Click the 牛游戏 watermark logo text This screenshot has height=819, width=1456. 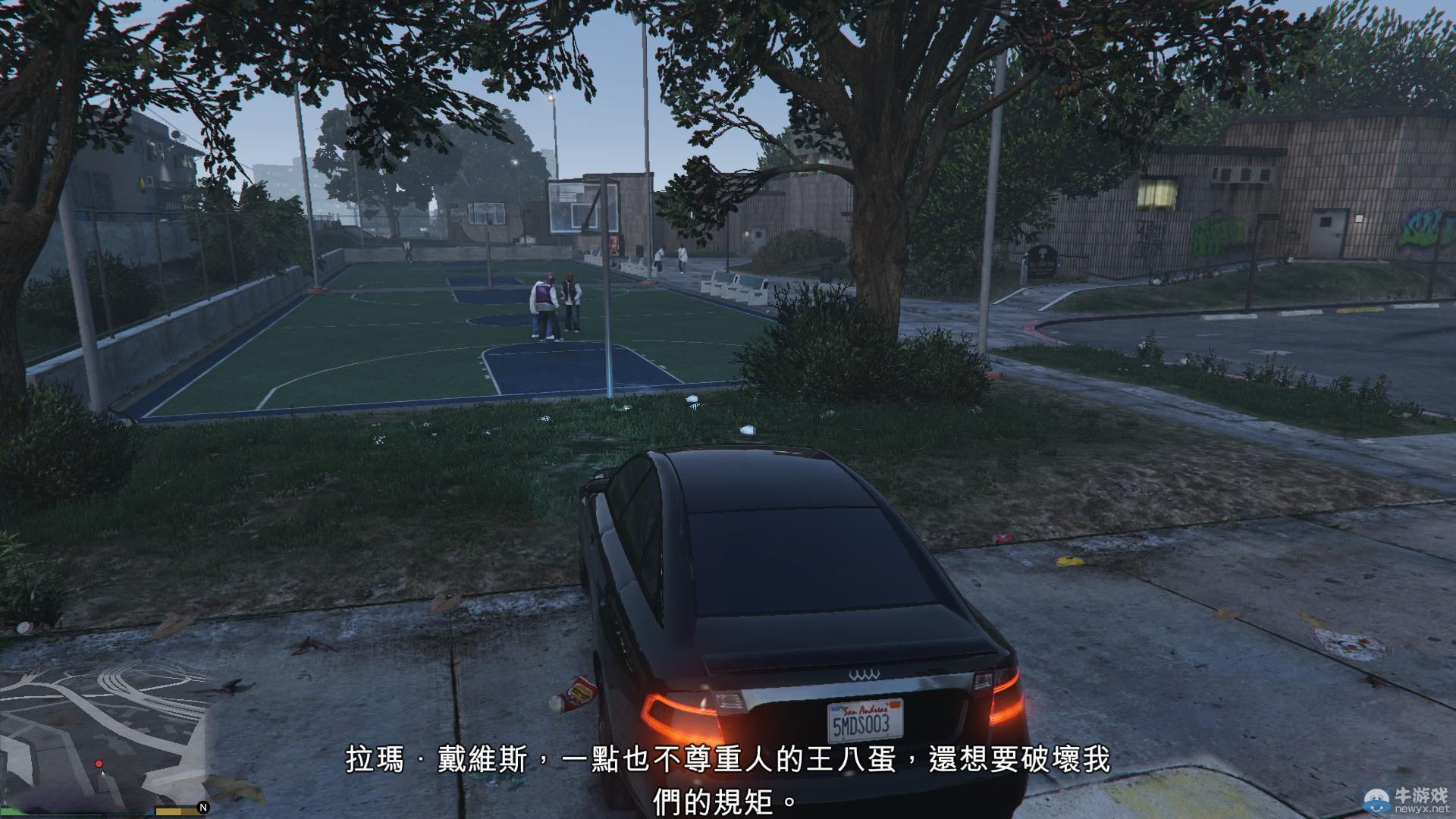coord(1423,795)
